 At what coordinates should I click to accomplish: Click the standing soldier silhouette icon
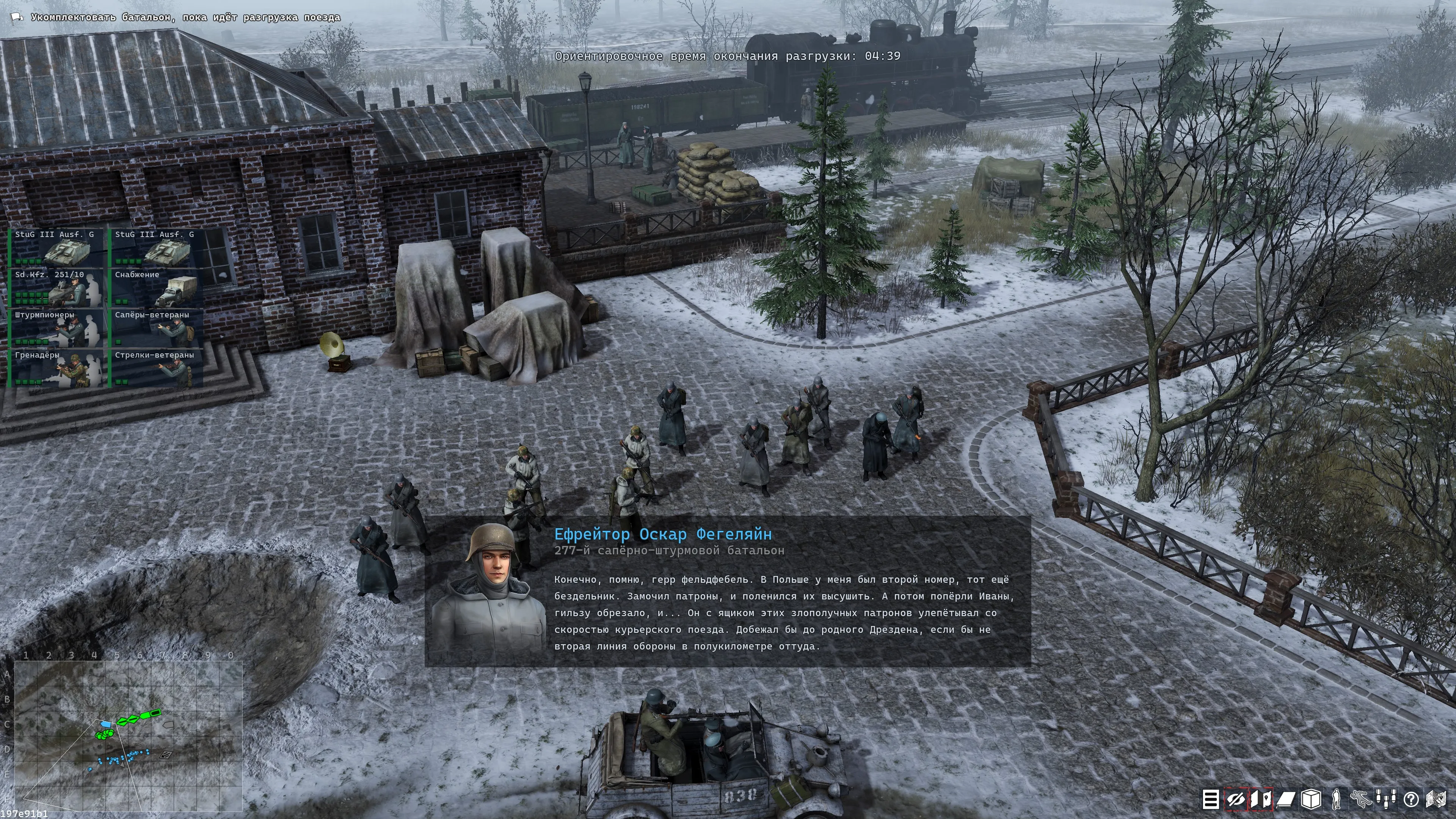tap(1336, 800)
